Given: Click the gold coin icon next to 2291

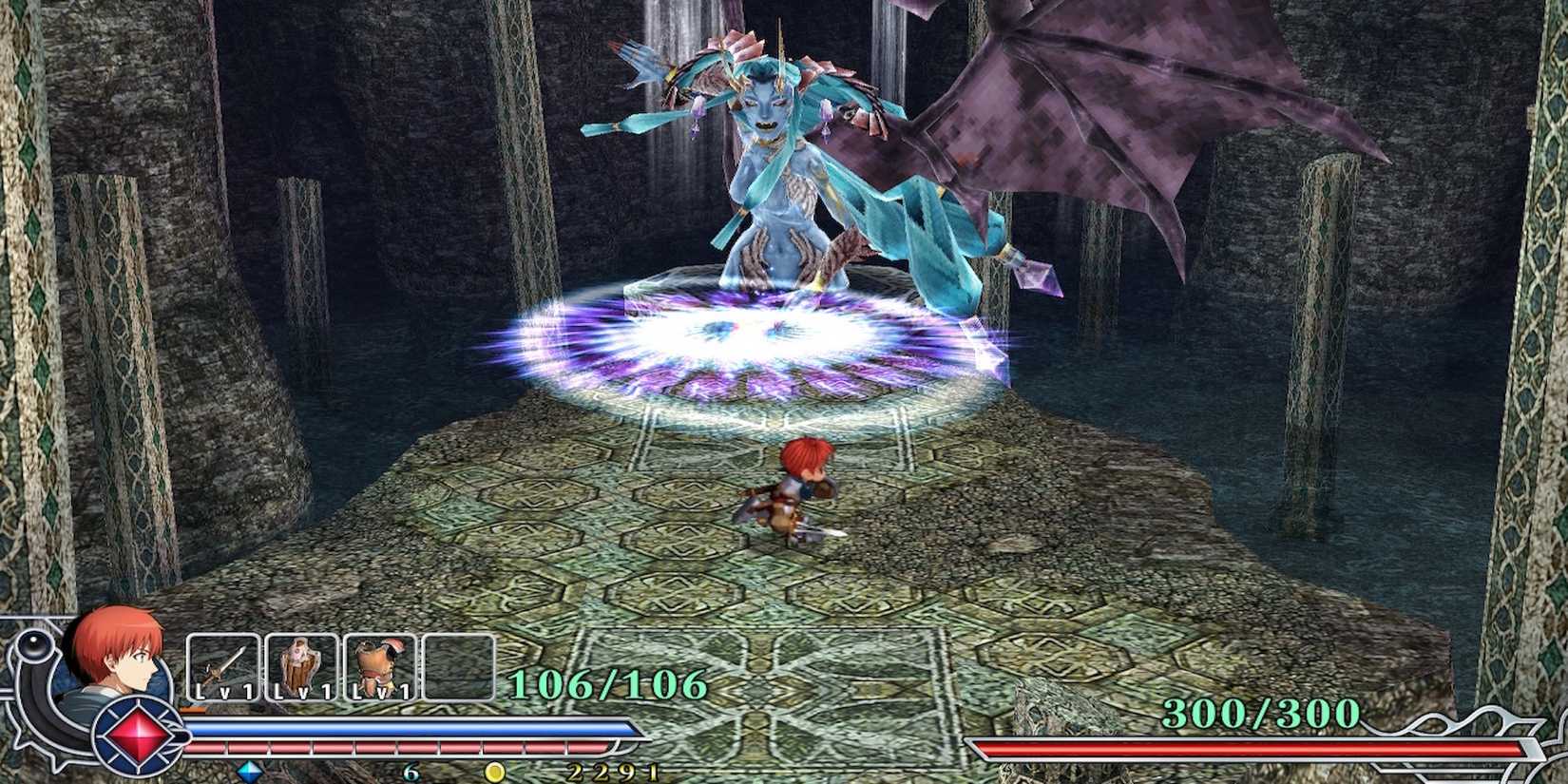Looking at the screenshot, I should click(x=494, y=770).
